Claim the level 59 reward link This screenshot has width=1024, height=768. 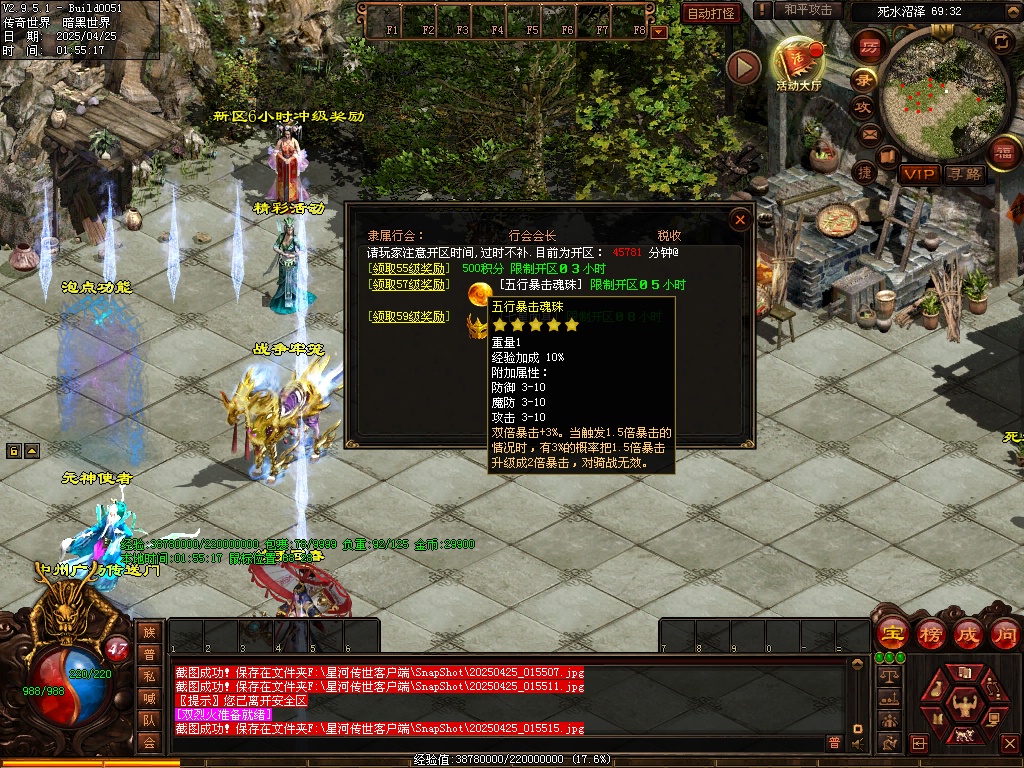pos(410,316)
